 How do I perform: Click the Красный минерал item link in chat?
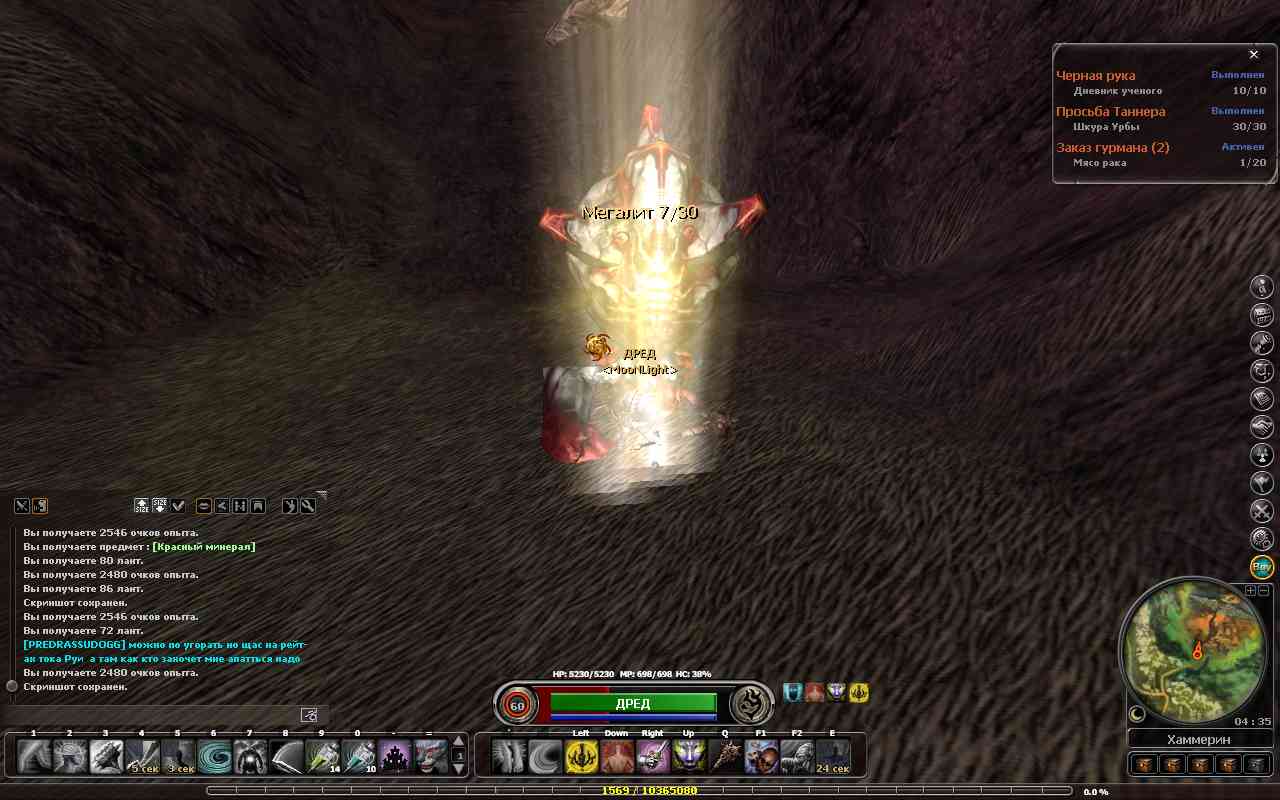(204, 547)
